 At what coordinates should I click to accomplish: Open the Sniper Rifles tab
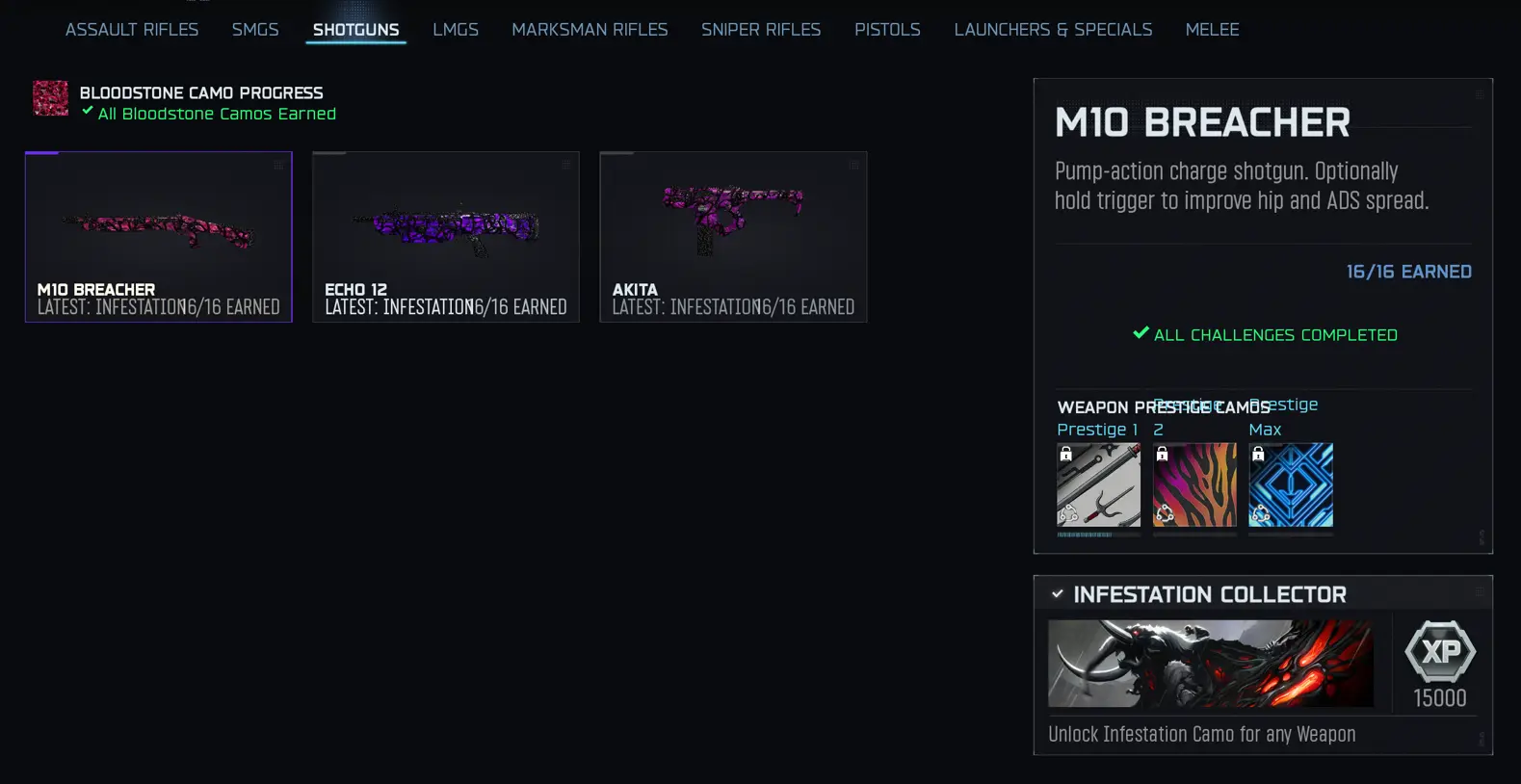point(760,29)
